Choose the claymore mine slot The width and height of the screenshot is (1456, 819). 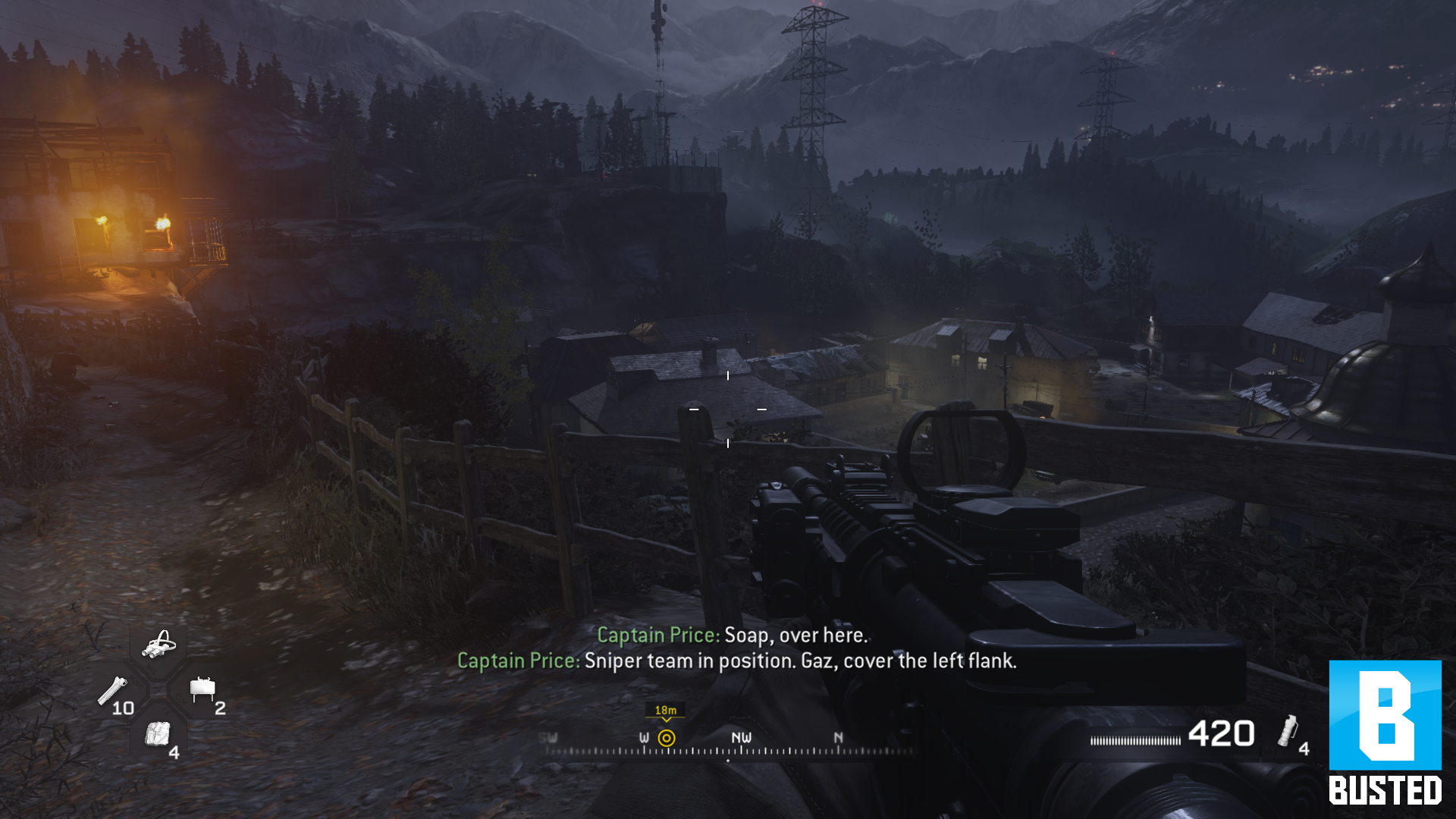[202, 689]
